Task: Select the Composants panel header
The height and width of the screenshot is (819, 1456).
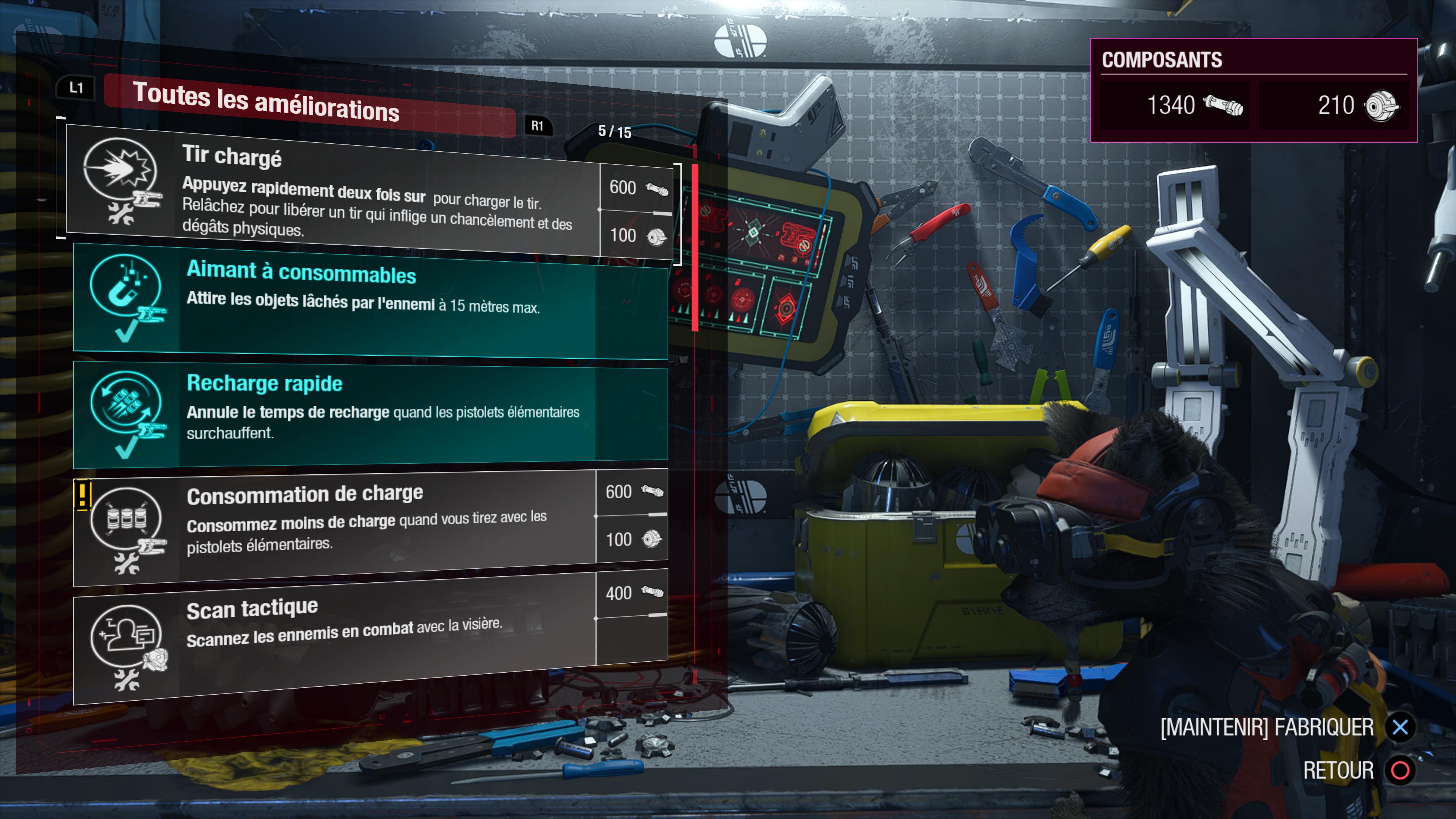Action: pyautogui.click(x=1161, y=61)
